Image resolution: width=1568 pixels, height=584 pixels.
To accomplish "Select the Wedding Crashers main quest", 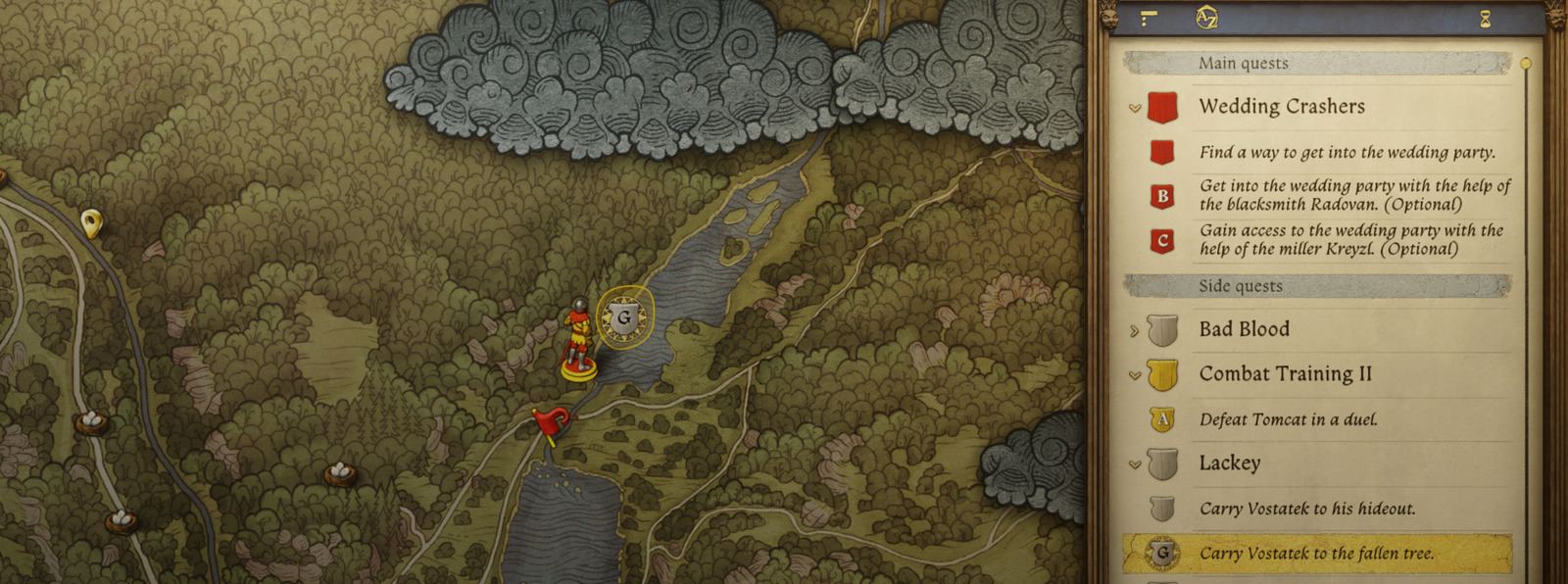I will [1281, 107].
